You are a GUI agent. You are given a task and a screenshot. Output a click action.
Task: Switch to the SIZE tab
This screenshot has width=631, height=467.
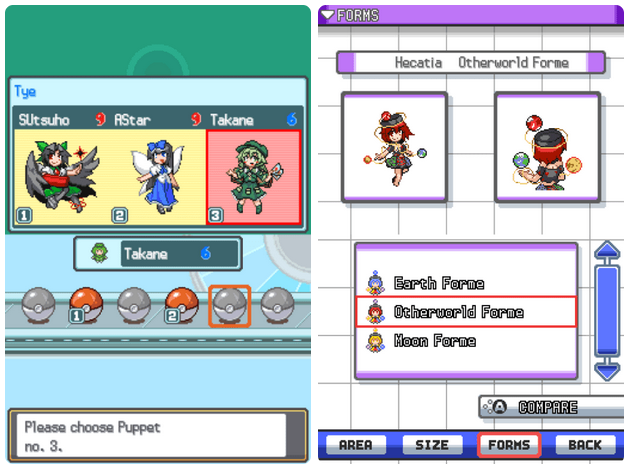(432, 445)
